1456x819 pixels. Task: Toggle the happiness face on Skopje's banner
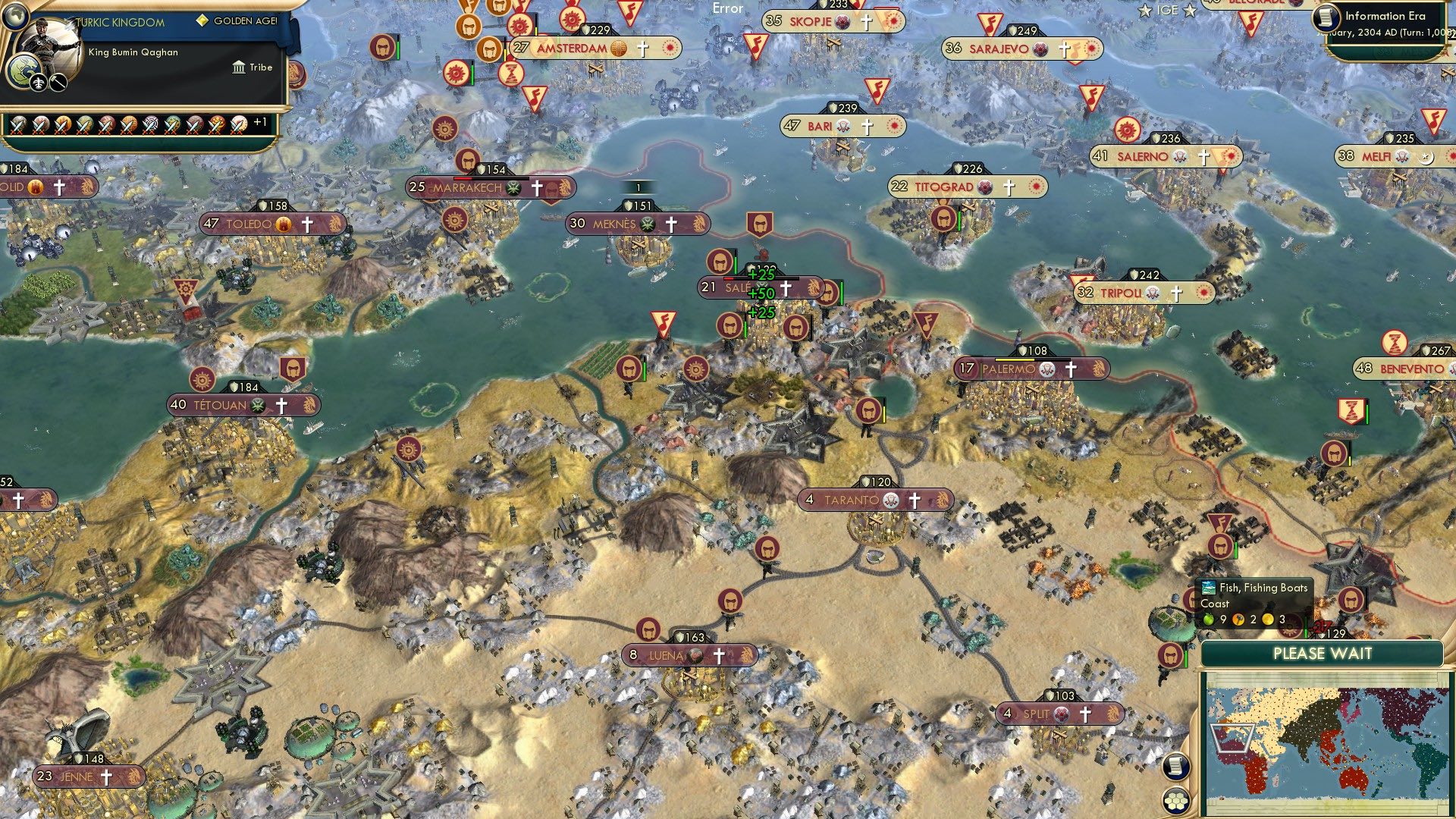point(843,22)
